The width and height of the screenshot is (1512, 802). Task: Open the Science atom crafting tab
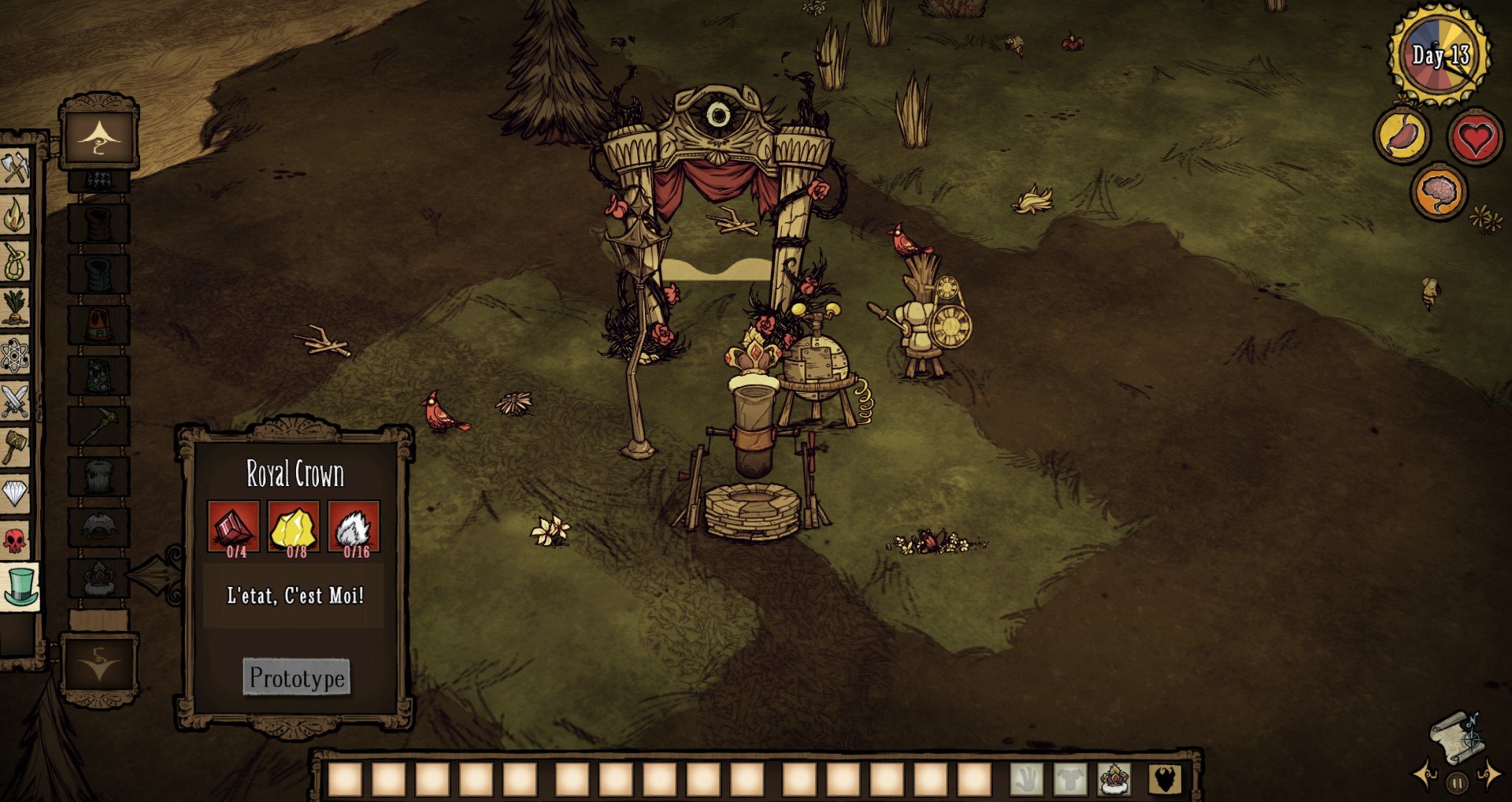(x=14, y=355)
